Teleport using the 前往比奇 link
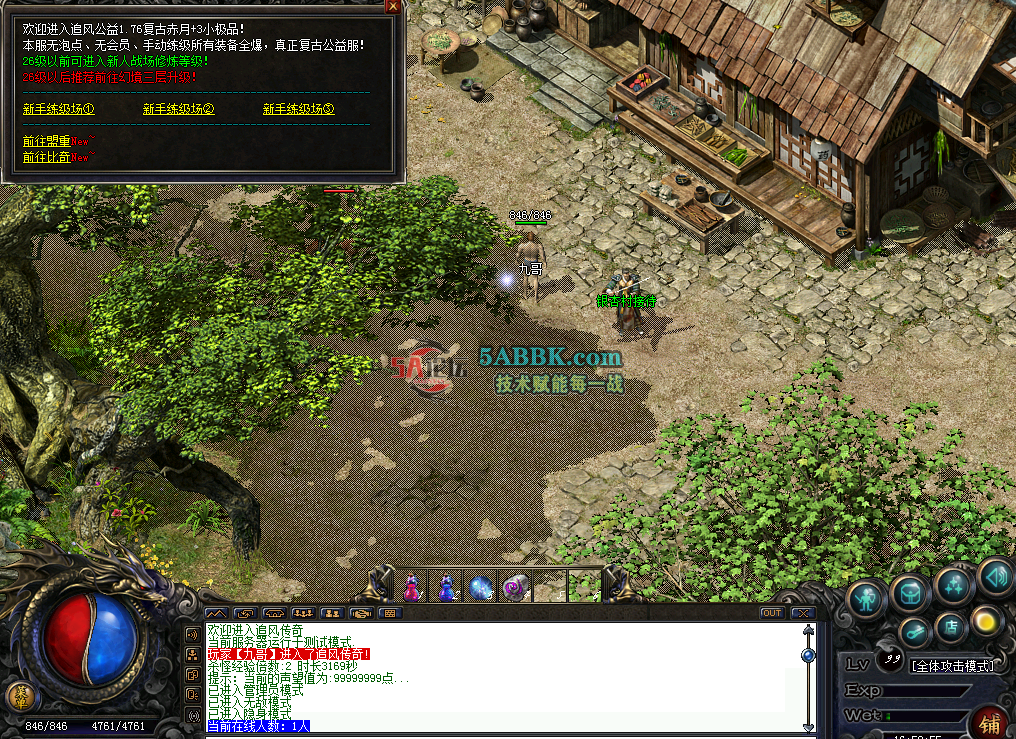Image resolution: width=1016 pixels, height=739 pixels. pos(47,158)
